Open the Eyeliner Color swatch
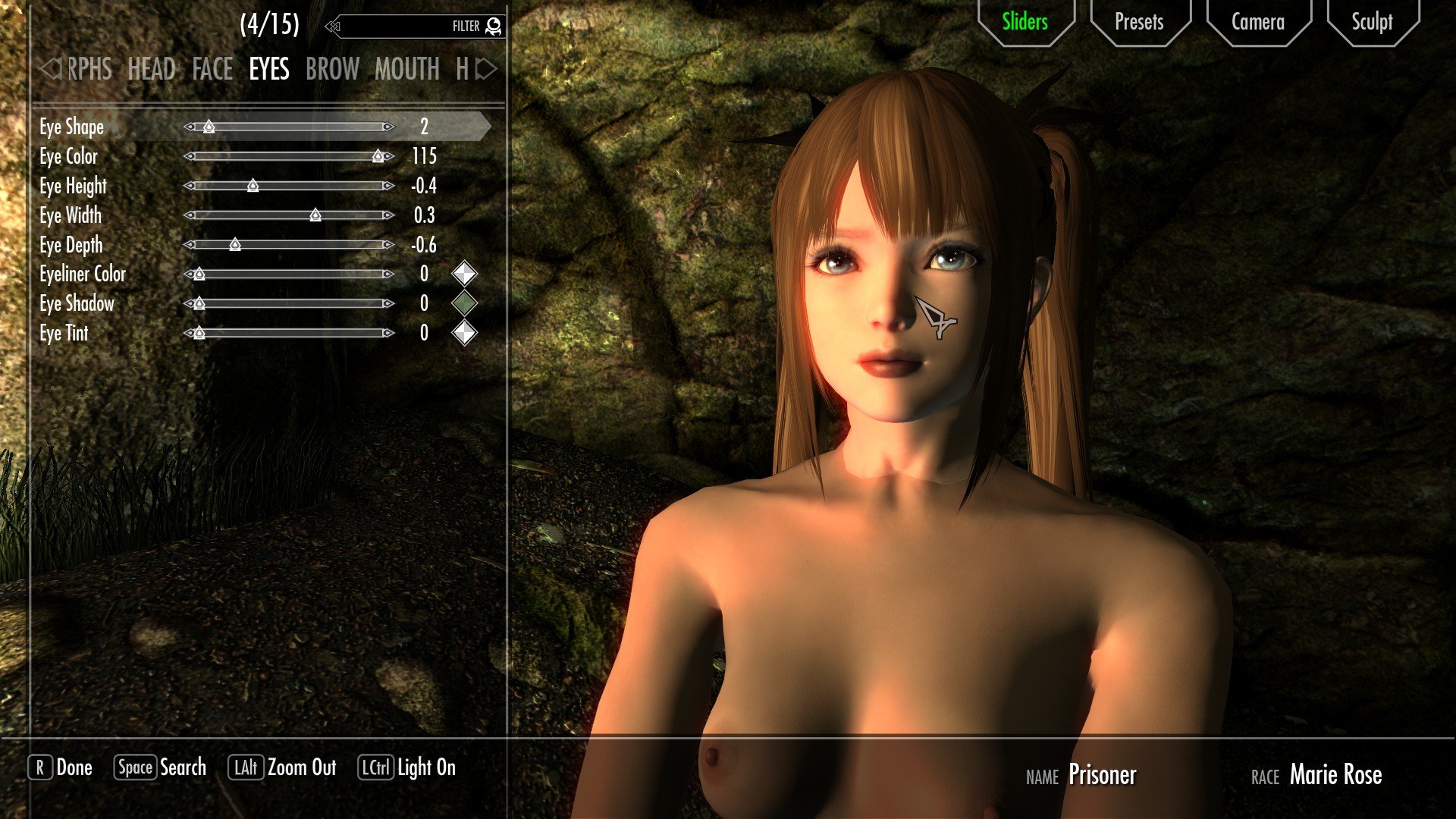The width and height of the screenshot is (1456, 819). (x=464, y=274)
